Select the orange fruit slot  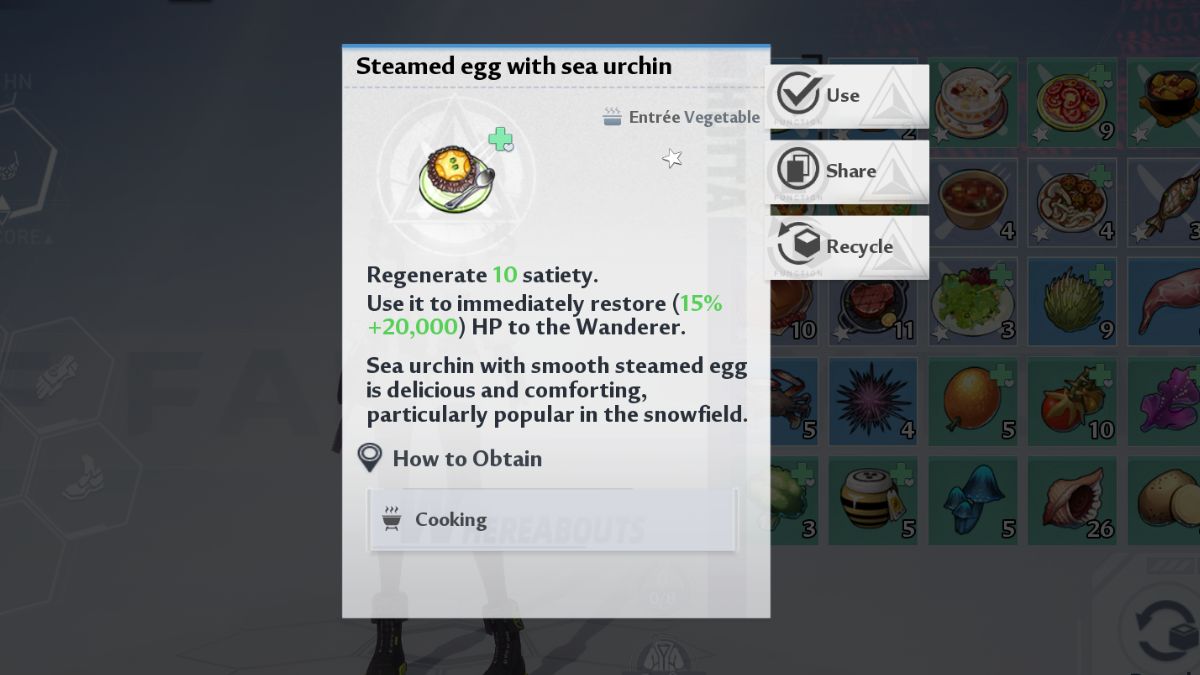972,401
